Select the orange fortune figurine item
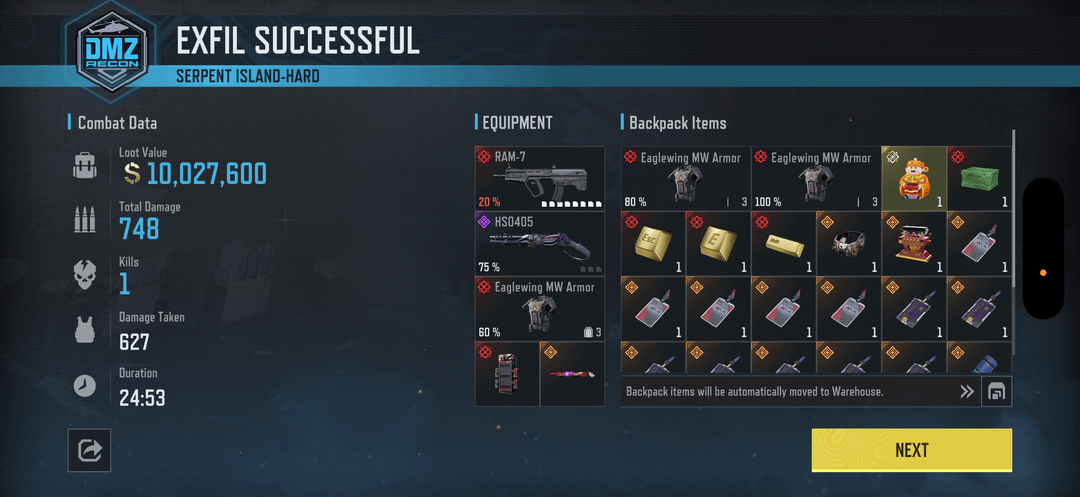Image resolution: width=1080 pixels, height=497 pixels. pyautogui.click(x=913, y=178)
